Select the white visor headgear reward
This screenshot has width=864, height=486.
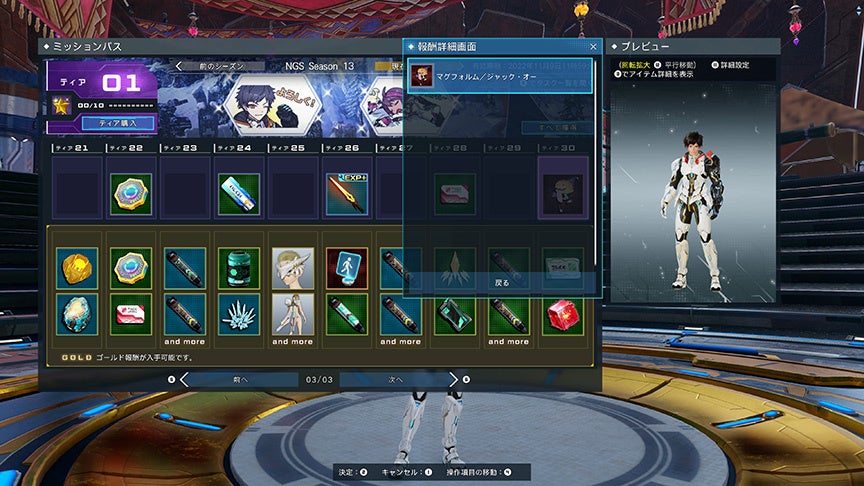293,268
